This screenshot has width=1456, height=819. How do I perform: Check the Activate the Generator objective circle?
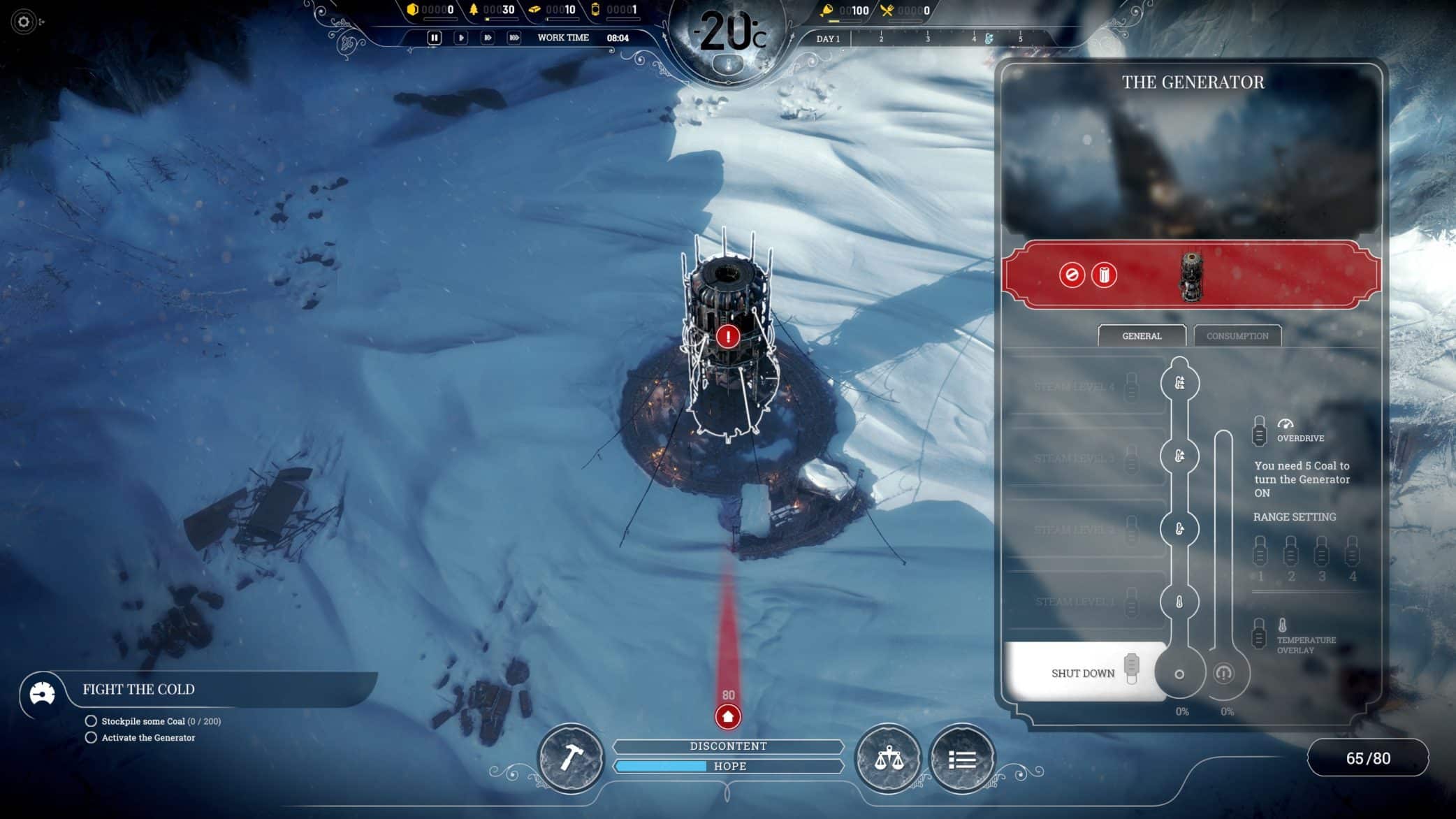(x=92, y=737)
